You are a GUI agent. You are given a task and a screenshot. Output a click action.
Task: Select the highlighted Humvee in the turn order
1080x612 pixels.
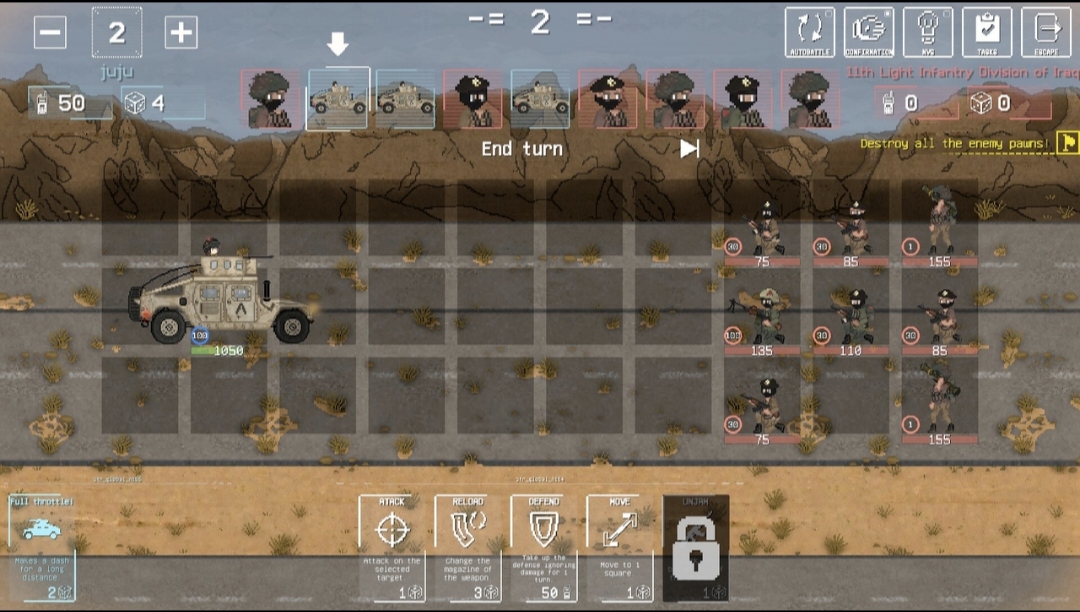click(x=338, y=99)
